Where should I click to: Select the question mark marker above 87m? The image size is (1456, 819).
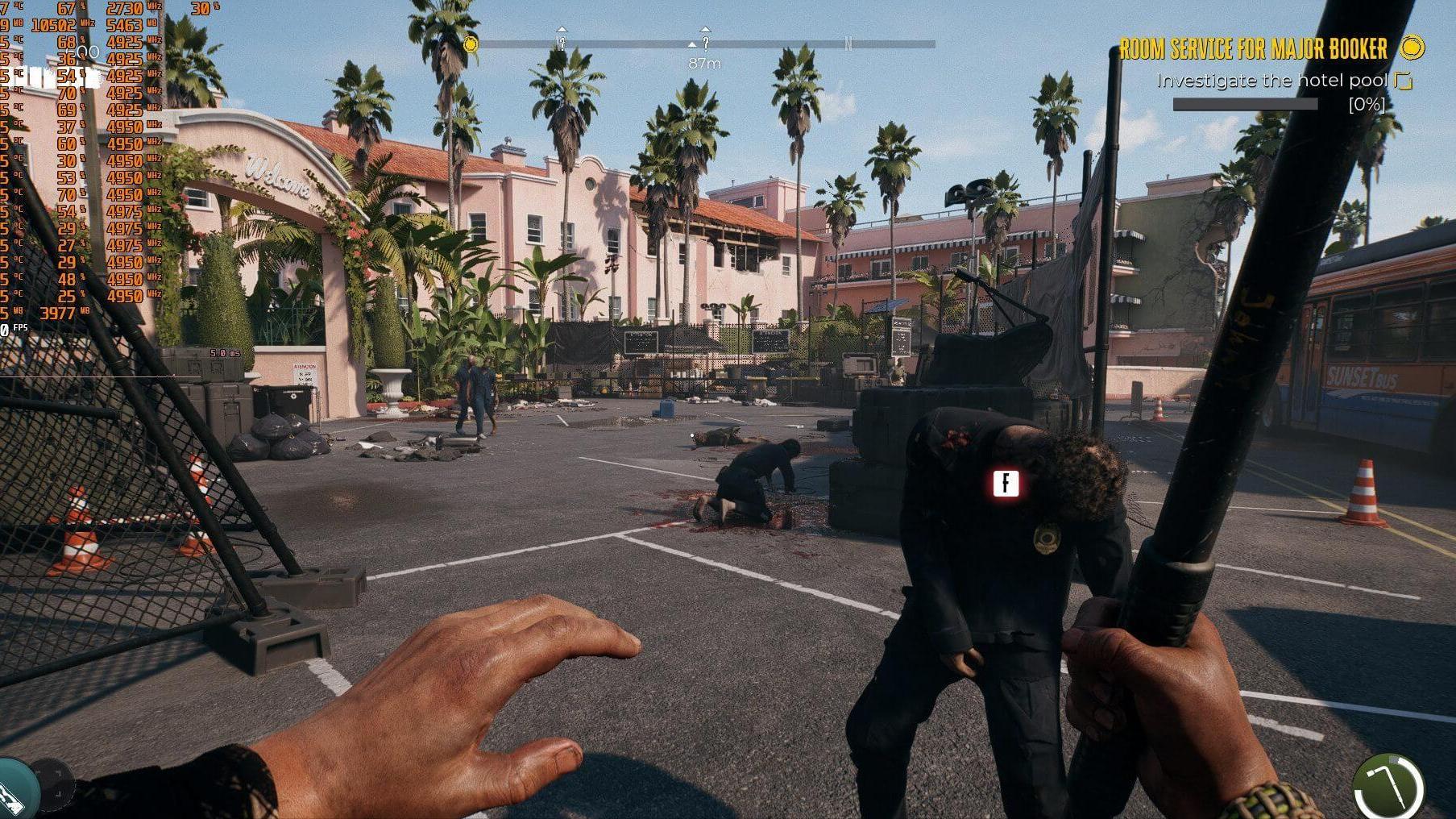(x=705, y=42)
